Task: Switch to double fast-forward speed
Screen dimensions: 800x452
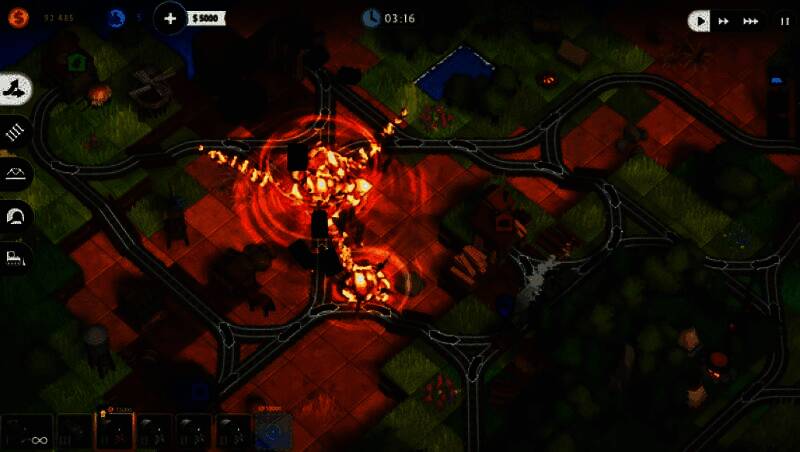Action: pyautogui.click(x=723, y=20)
